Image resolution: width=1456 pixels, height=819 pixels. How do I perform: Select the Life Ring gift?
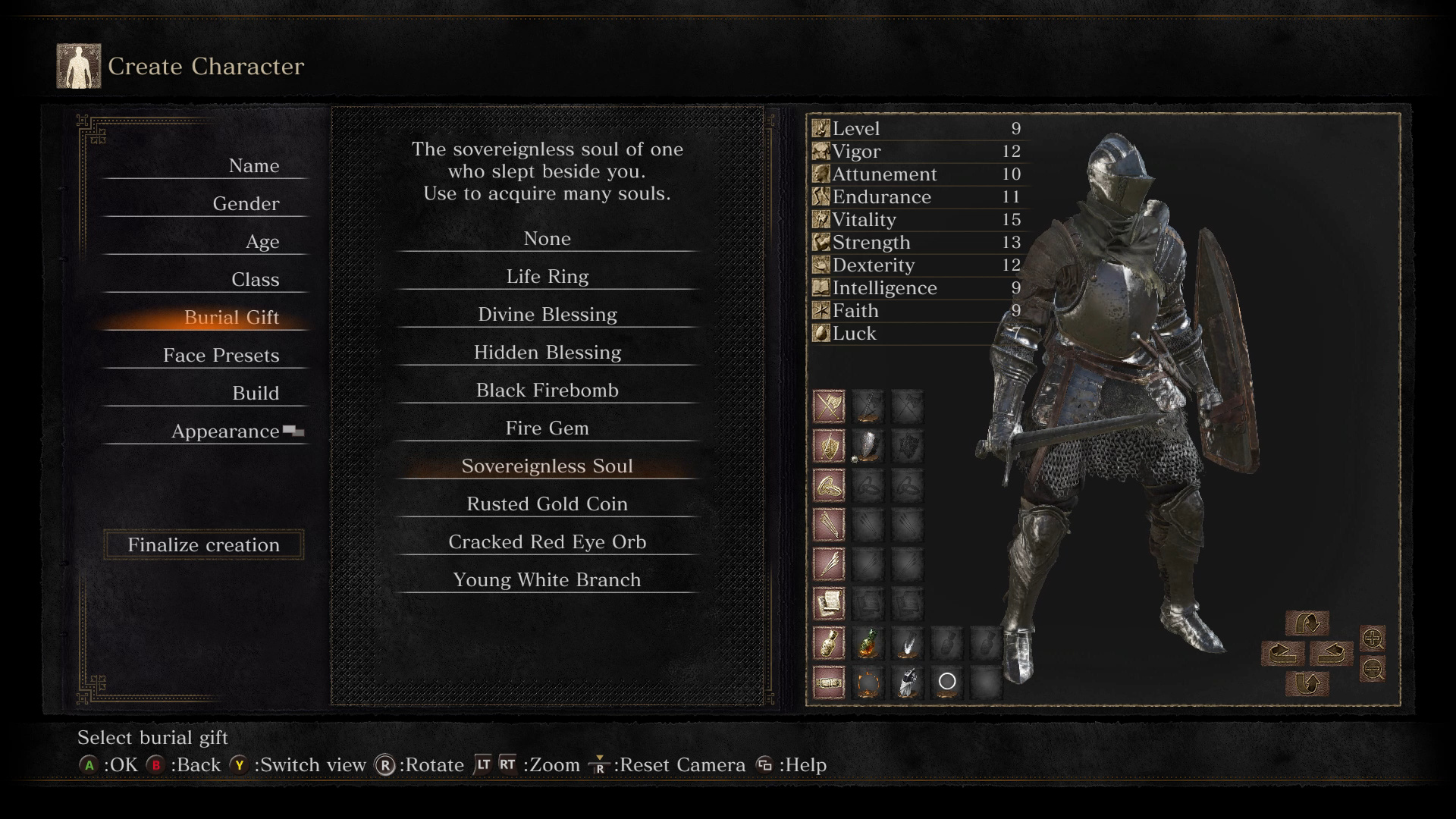pos(547,277)
